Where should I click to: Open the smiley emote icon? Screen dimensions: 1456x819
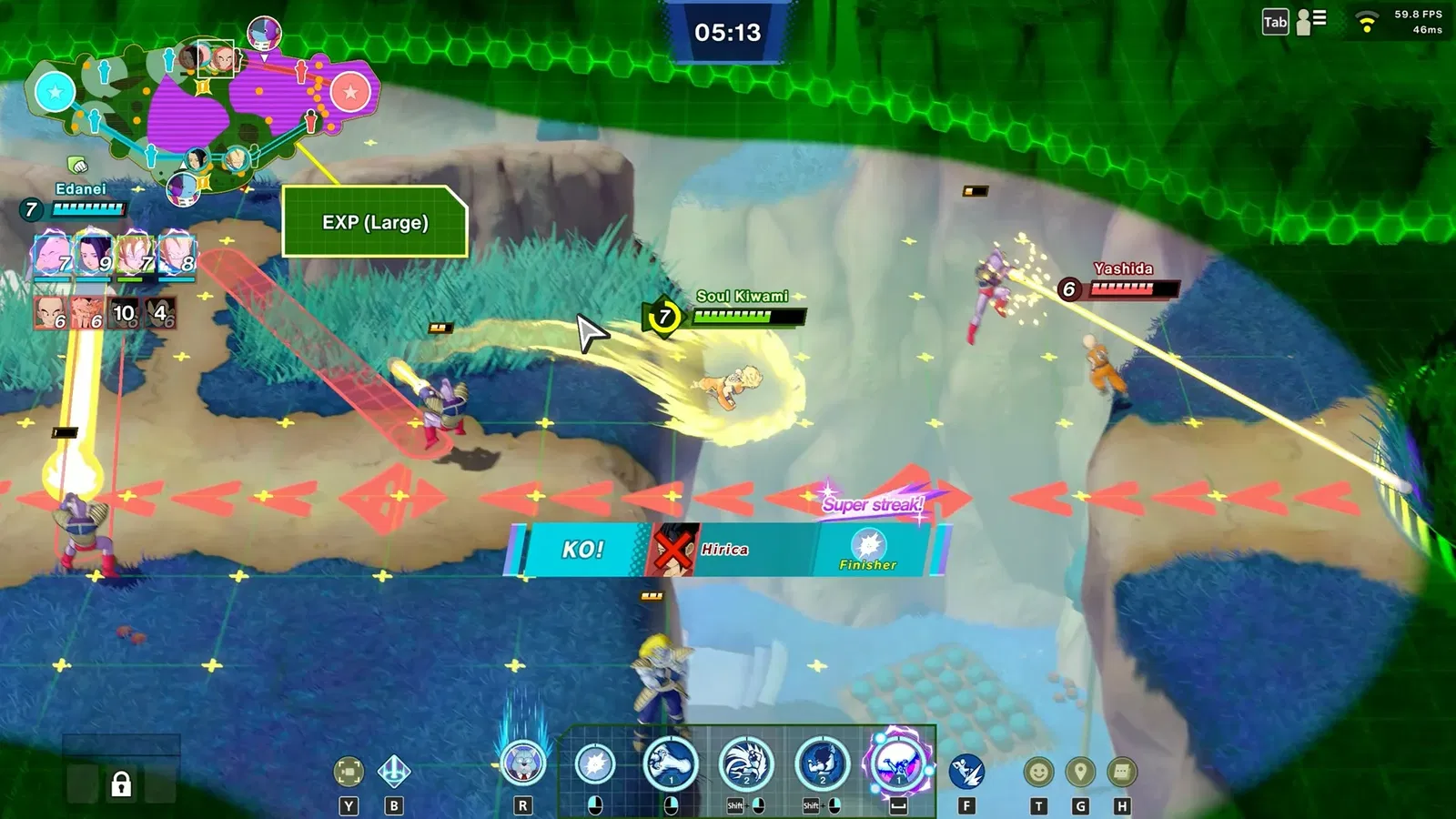[x=1038, y=773]
